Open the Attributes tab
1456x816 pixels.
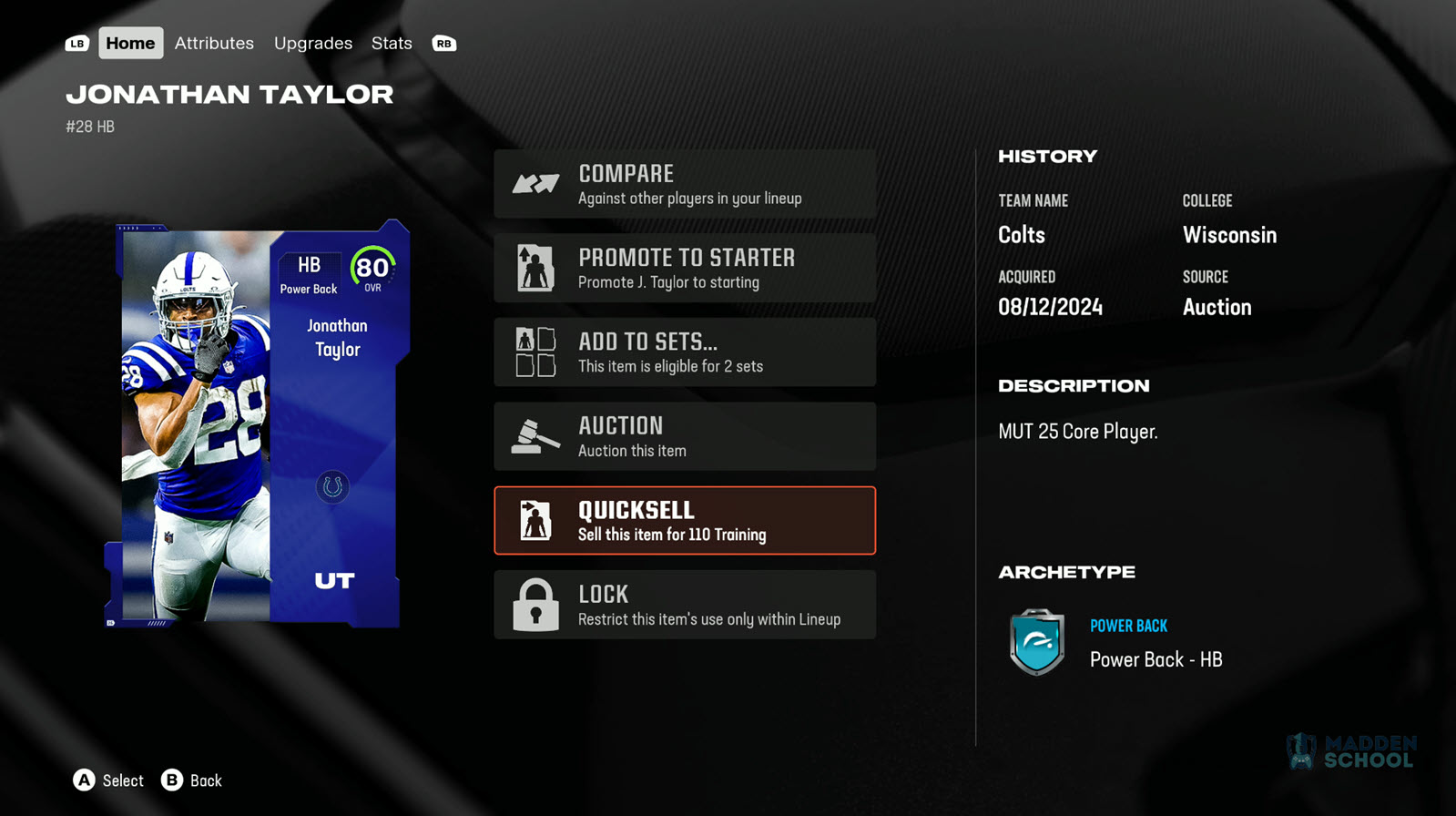(x=214, y=43)
